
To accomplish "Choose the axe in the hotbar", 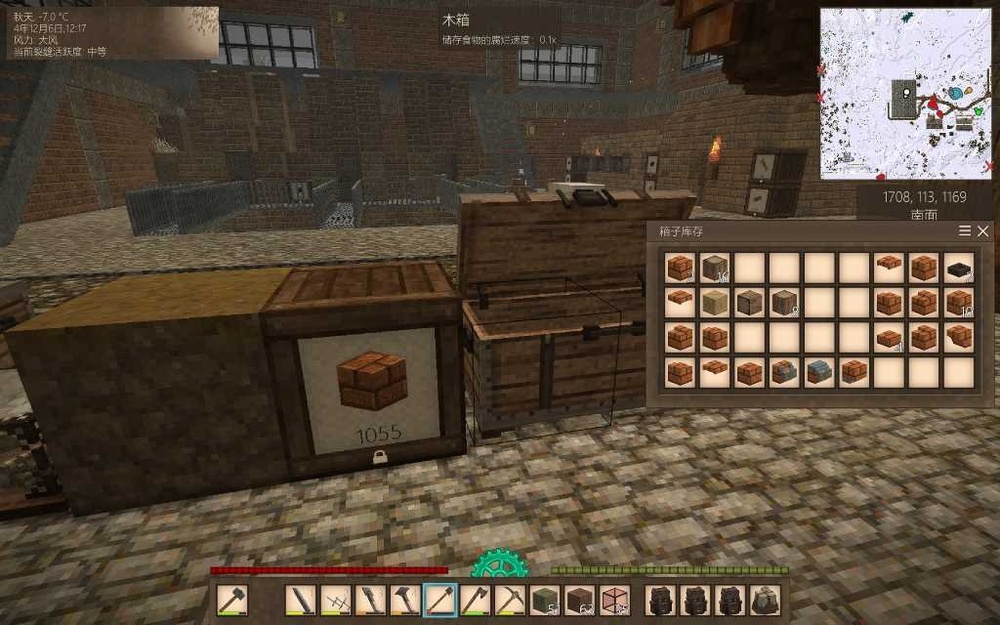I will pyautogui.click(x=475, y=600).
